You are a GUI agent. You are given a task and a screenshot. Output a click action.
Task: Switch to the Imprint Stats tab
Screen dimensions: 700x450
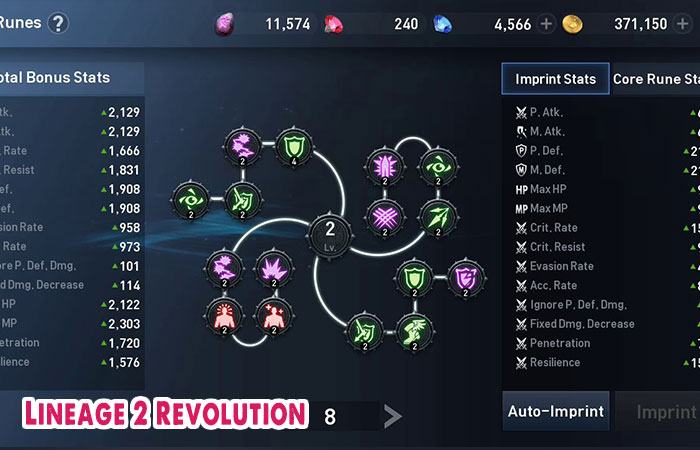(x=555, y=79)
